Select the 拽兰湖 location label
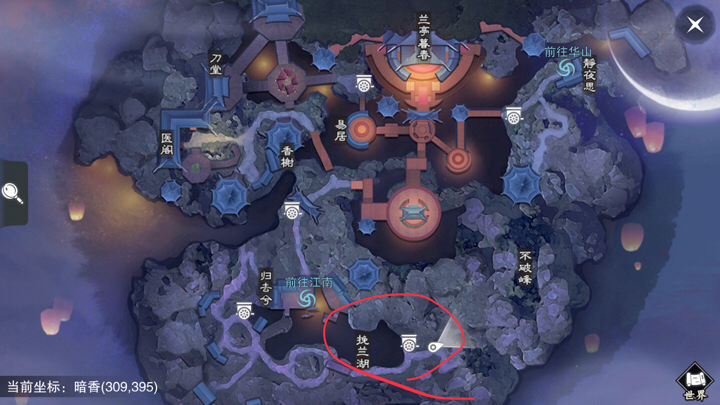This screenshot has height=405, width=720. [363, 352]
